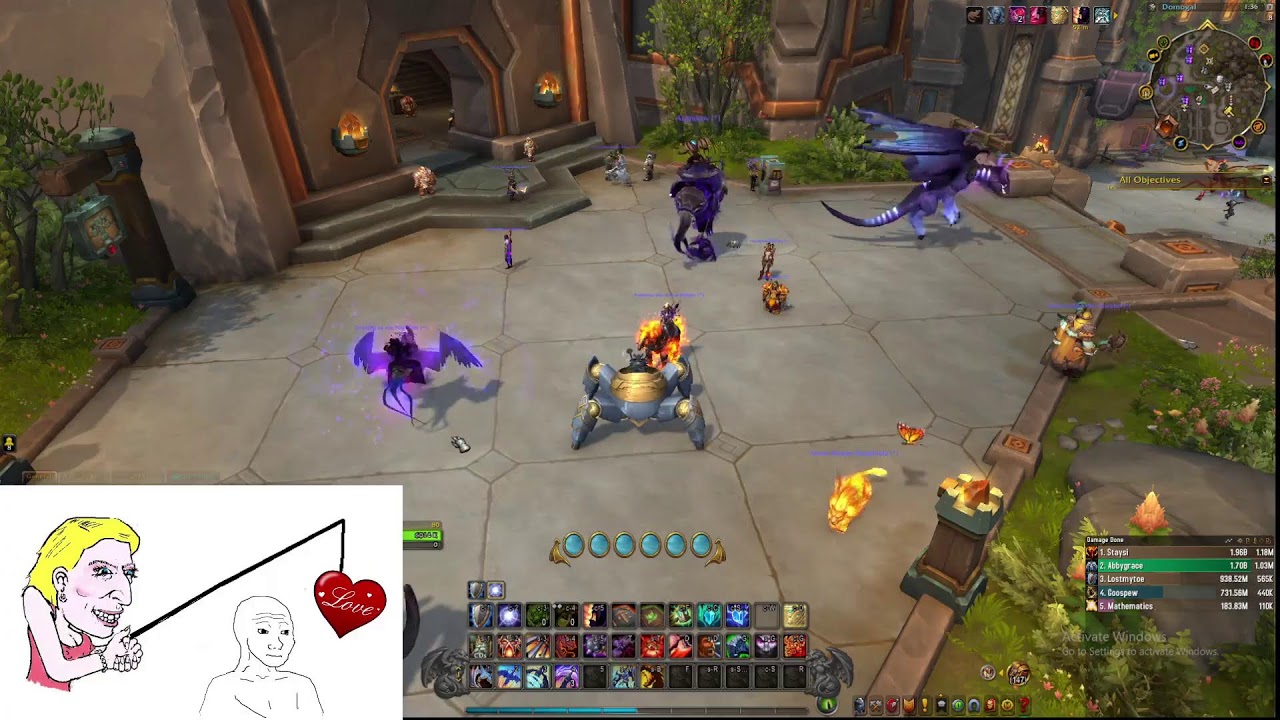
Task: Cast the purple arcane orb ability
Action: click(x=509, y=616)
